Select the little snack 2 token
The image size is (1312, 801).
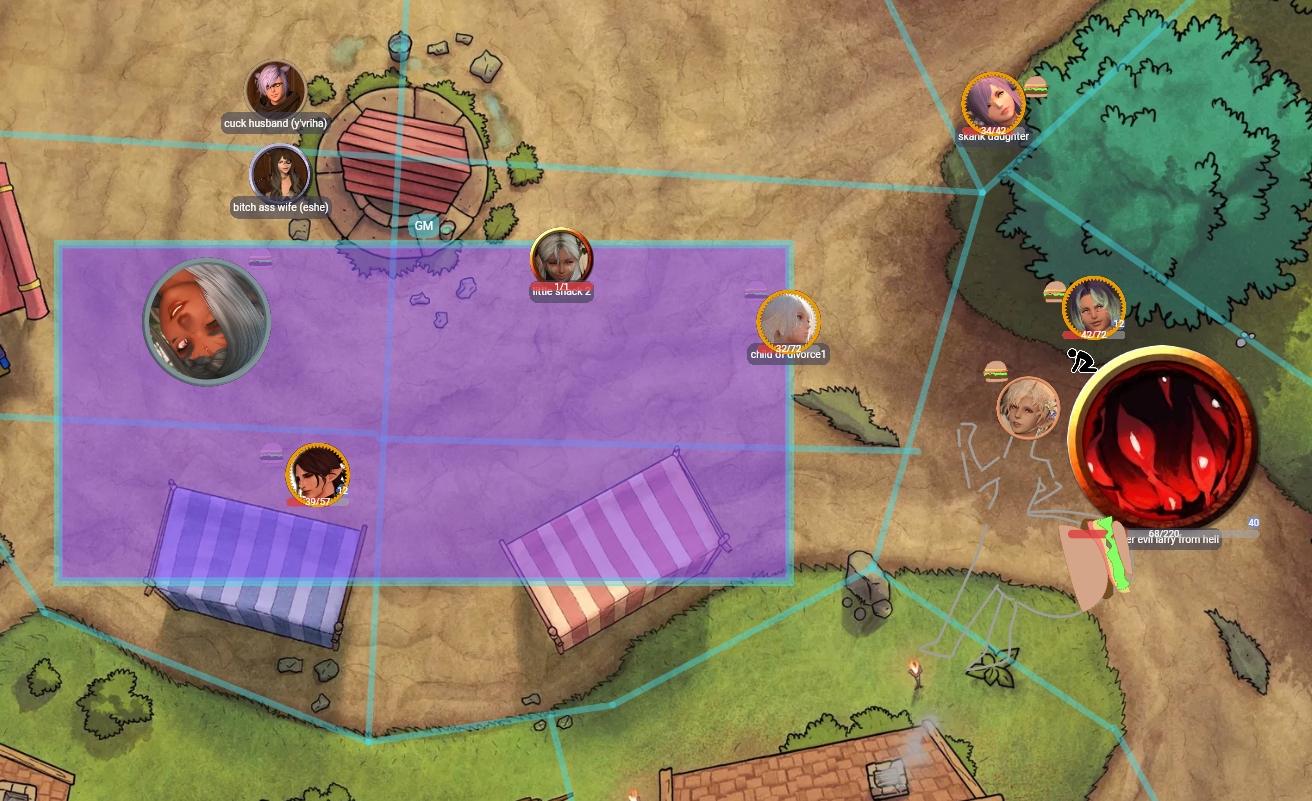point(561,258)
